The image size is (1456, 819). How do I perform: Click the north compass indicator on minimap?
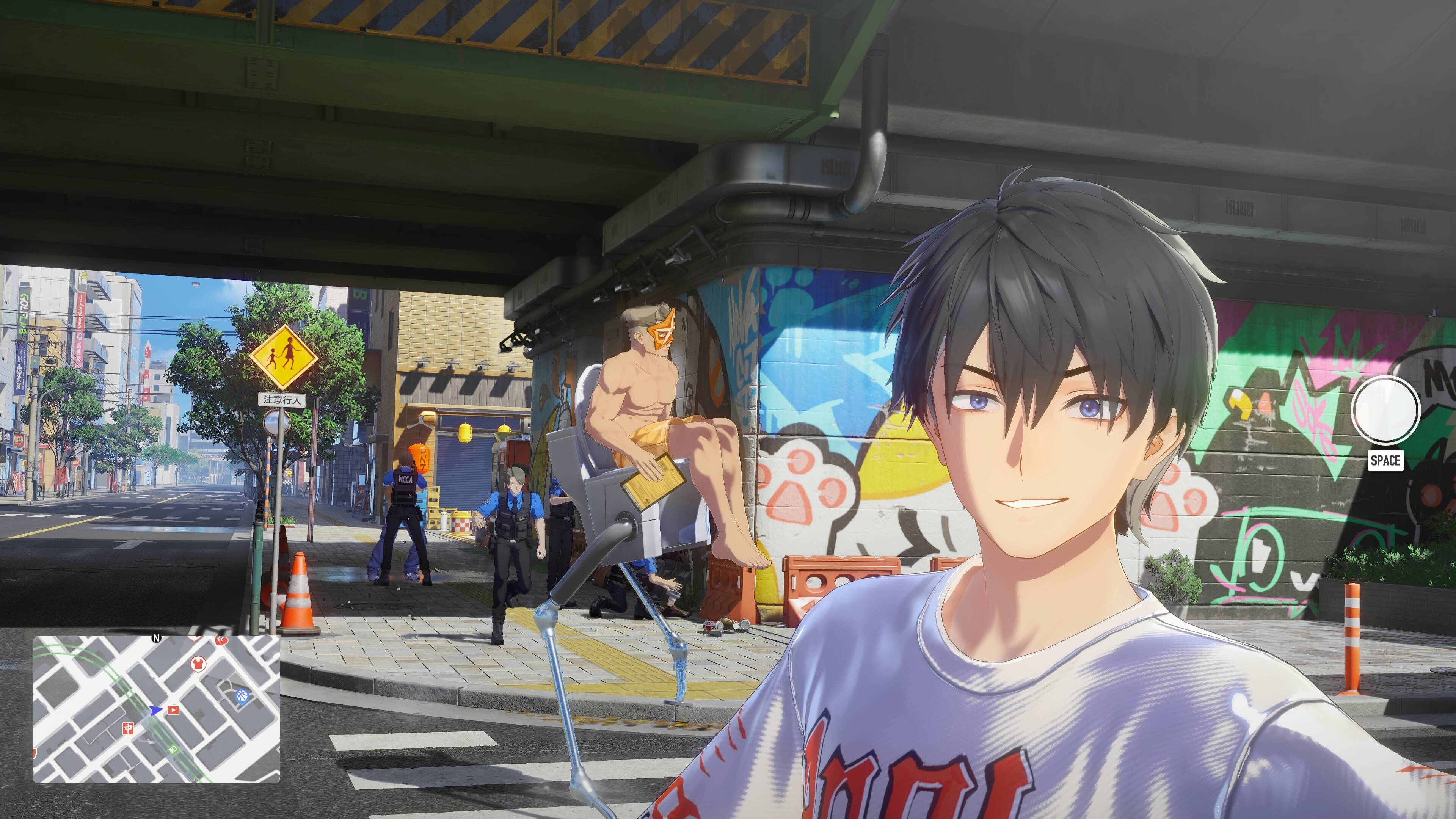pyautogui.click(x=157, y=638)
